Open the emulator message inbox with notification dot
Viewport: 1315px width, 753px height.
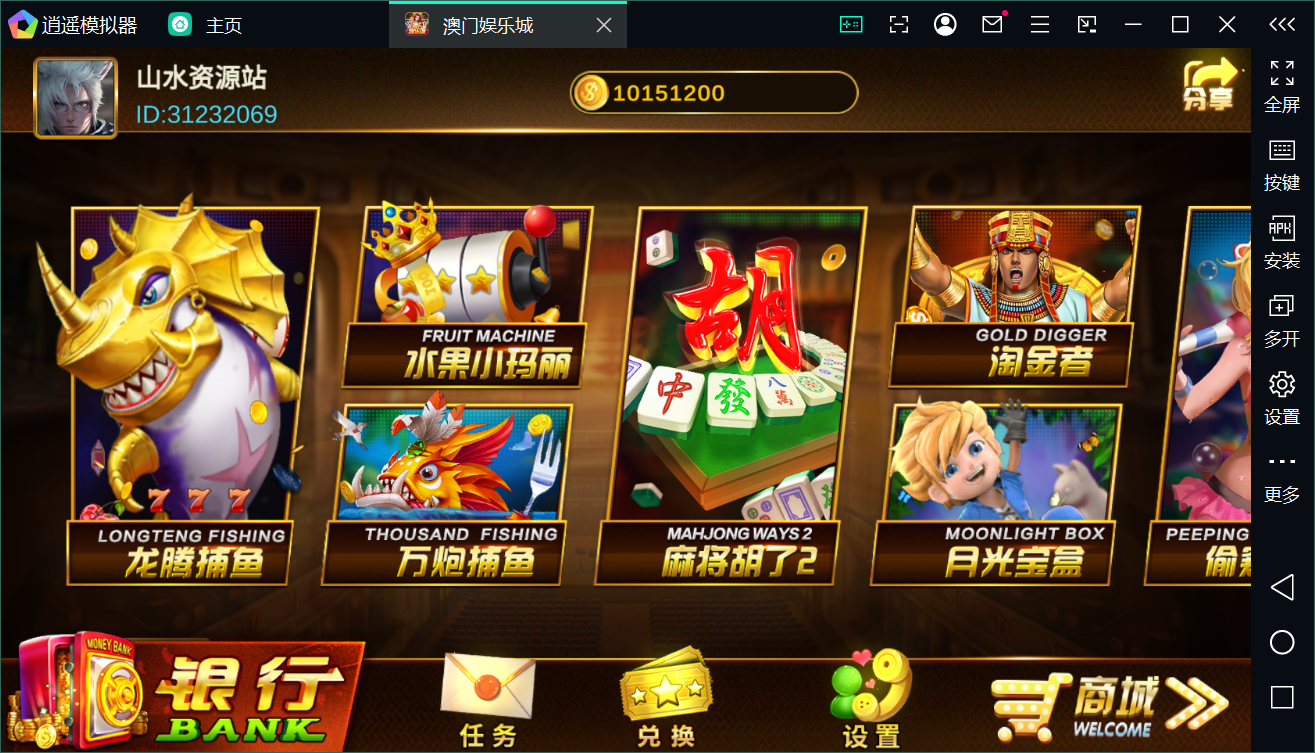991,24
